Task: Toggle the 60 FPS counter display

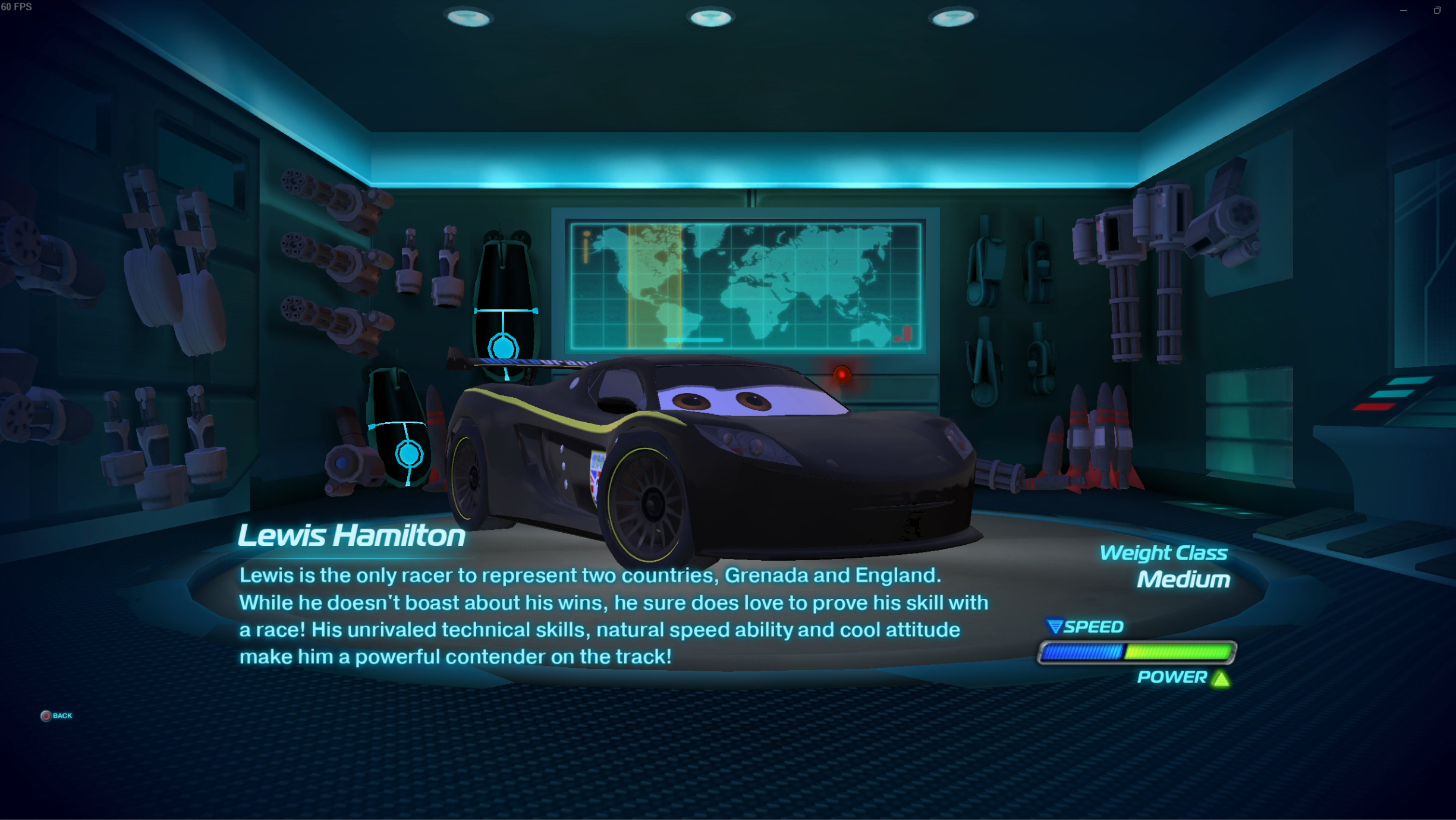Action: [18, 7]
